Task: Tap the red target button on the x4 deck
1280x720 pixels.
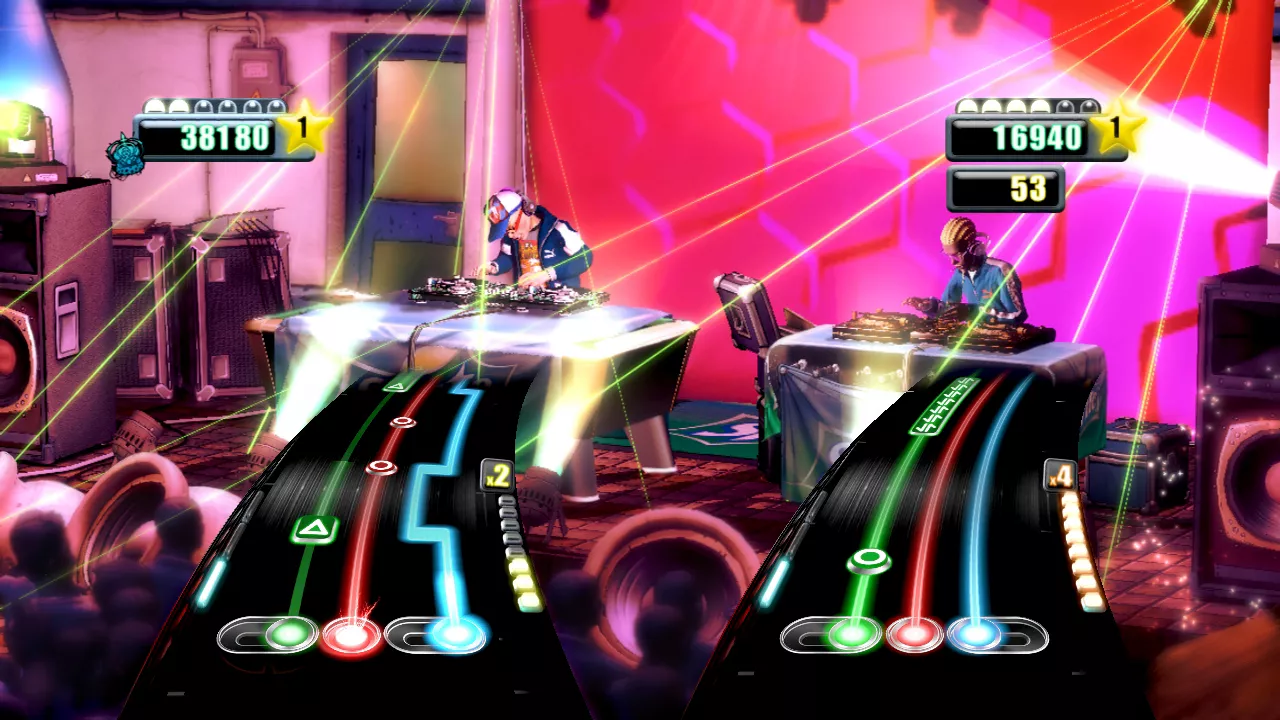Action: click(x=913, y=634)
